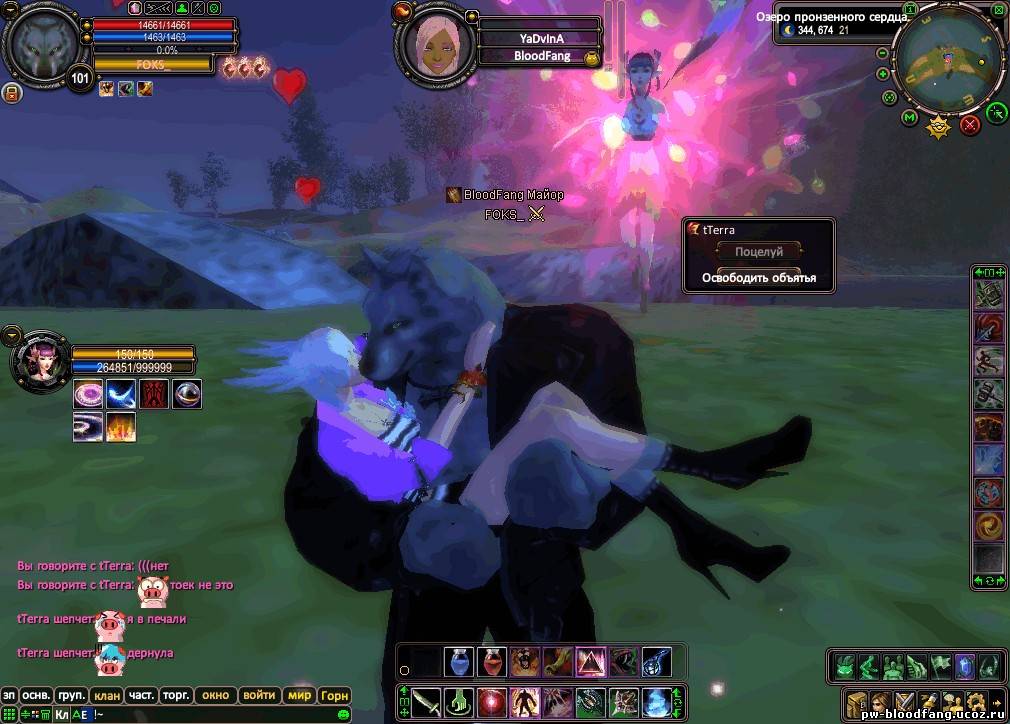This screenshot has height=724, width=1010.
Task: Use the hammer skill in the vertical bar
Action: (989, 393)
